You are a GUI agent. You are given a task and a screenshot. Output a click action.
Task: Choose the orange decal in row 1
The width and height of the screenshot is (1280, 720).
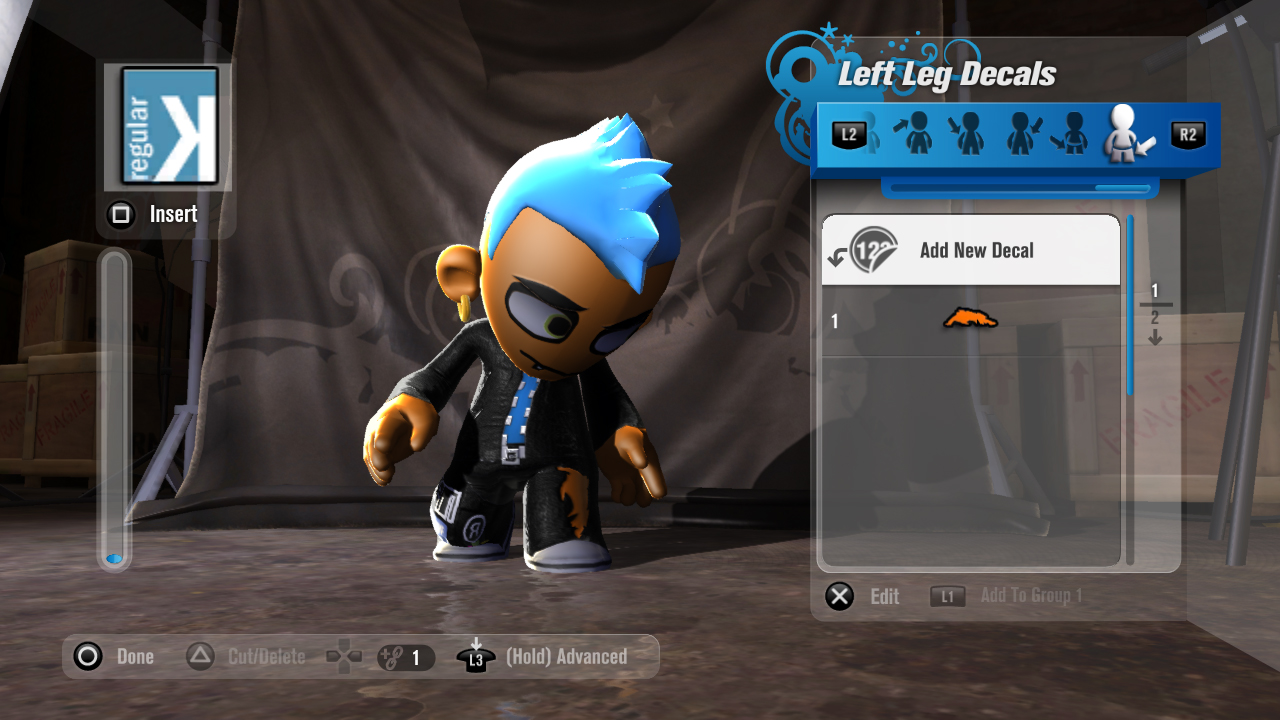pyautogui.click(x=970, y=320)
